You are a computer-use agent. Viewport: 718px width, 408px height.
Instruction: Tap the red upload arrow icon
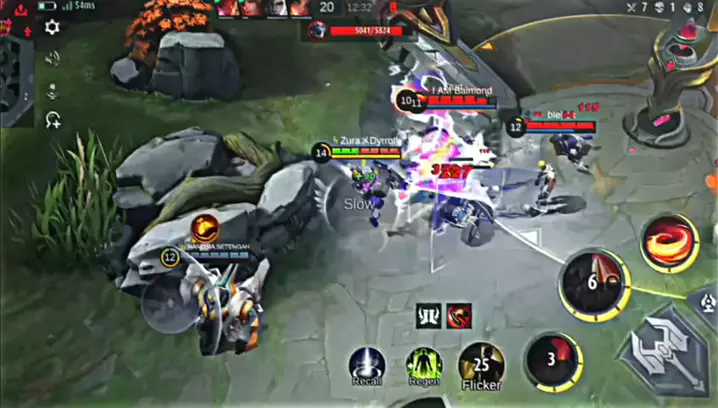click(20, 9)
